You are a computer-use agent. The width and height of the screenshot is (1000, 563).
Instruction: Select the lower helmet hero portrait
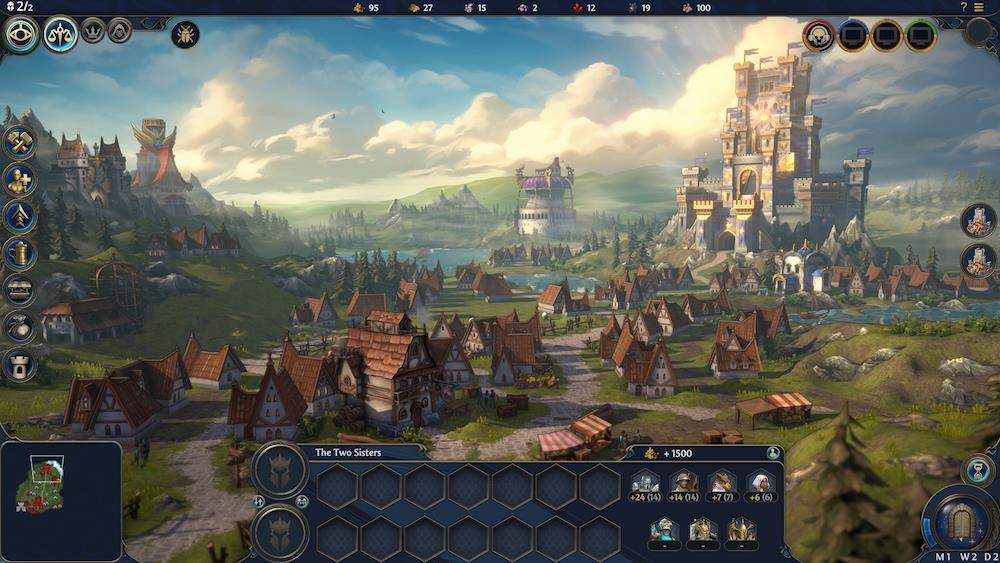tap(279, 532)
